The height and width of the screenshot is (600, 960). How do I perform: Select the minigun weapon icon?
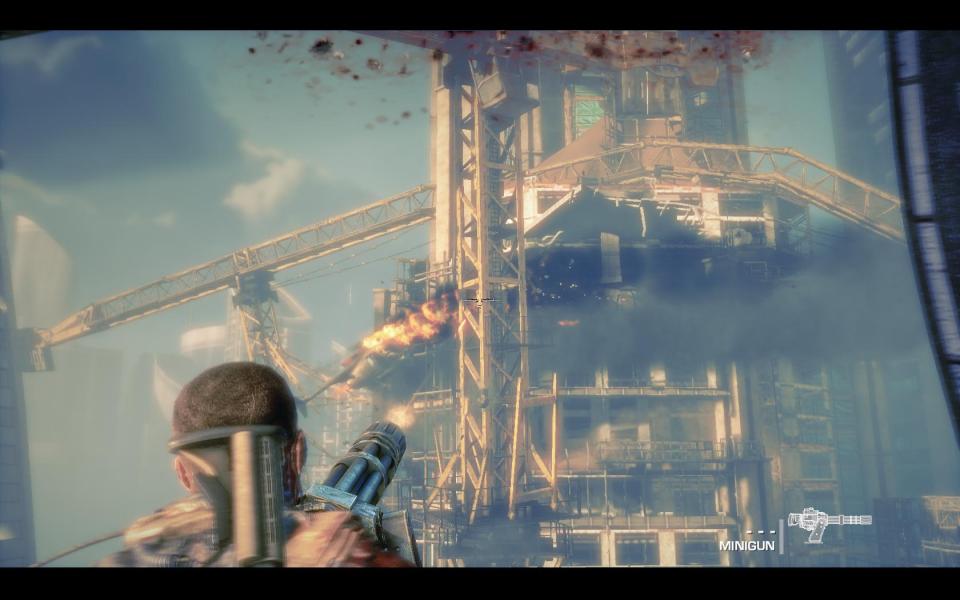coord(828,524)
